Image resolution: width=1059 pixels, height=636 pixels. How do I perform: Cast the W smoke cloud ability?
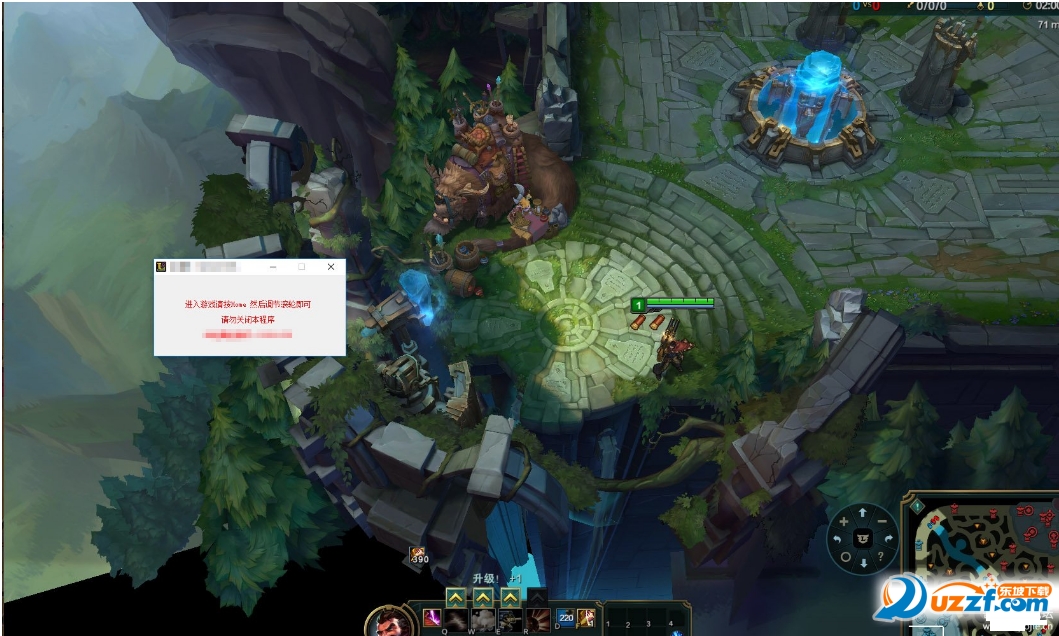pyautogui.click(x=483, y=620)
